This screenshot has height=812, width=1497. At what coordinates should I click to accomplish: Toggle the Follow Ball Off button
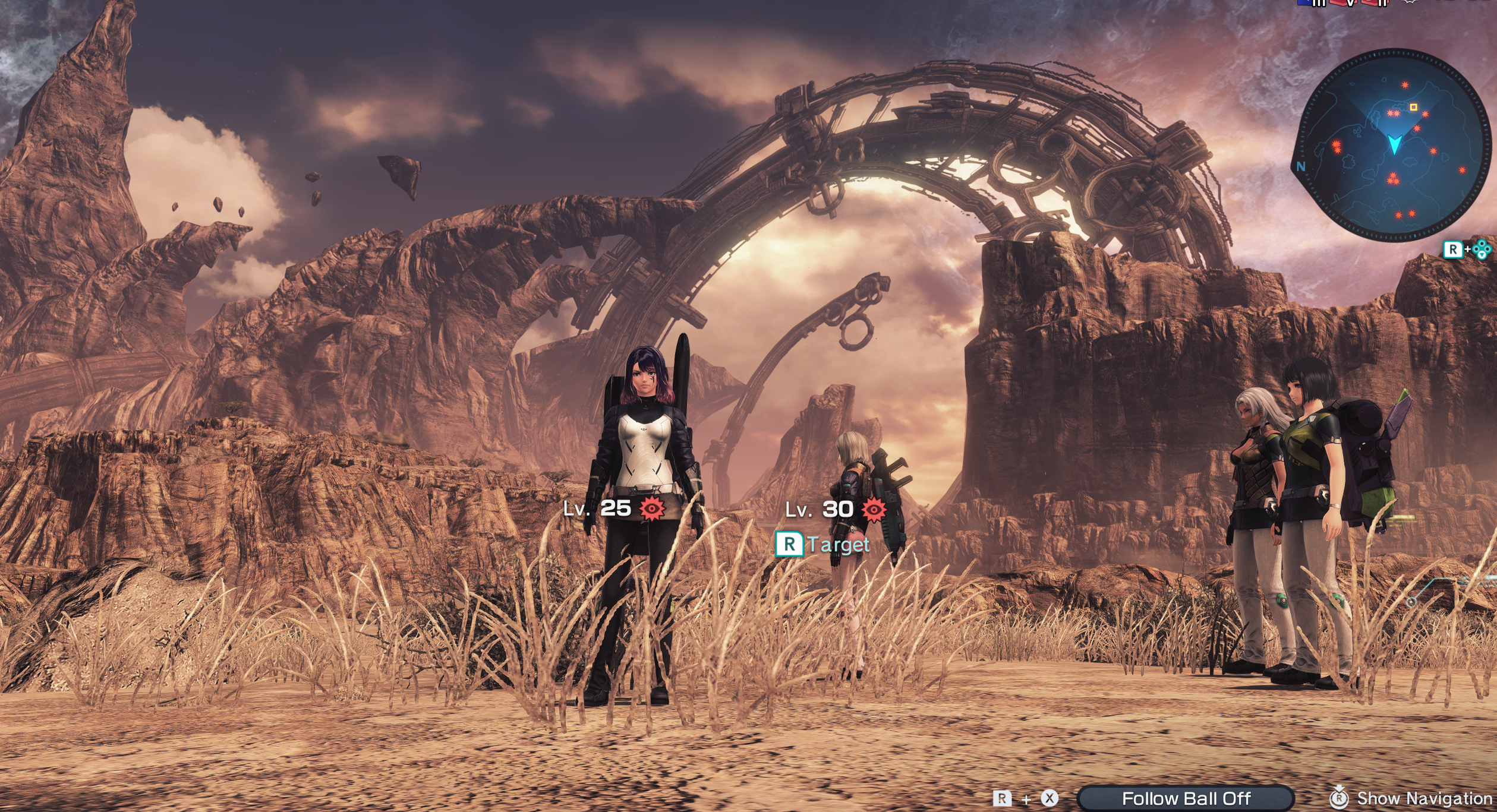pos(1186,798)
